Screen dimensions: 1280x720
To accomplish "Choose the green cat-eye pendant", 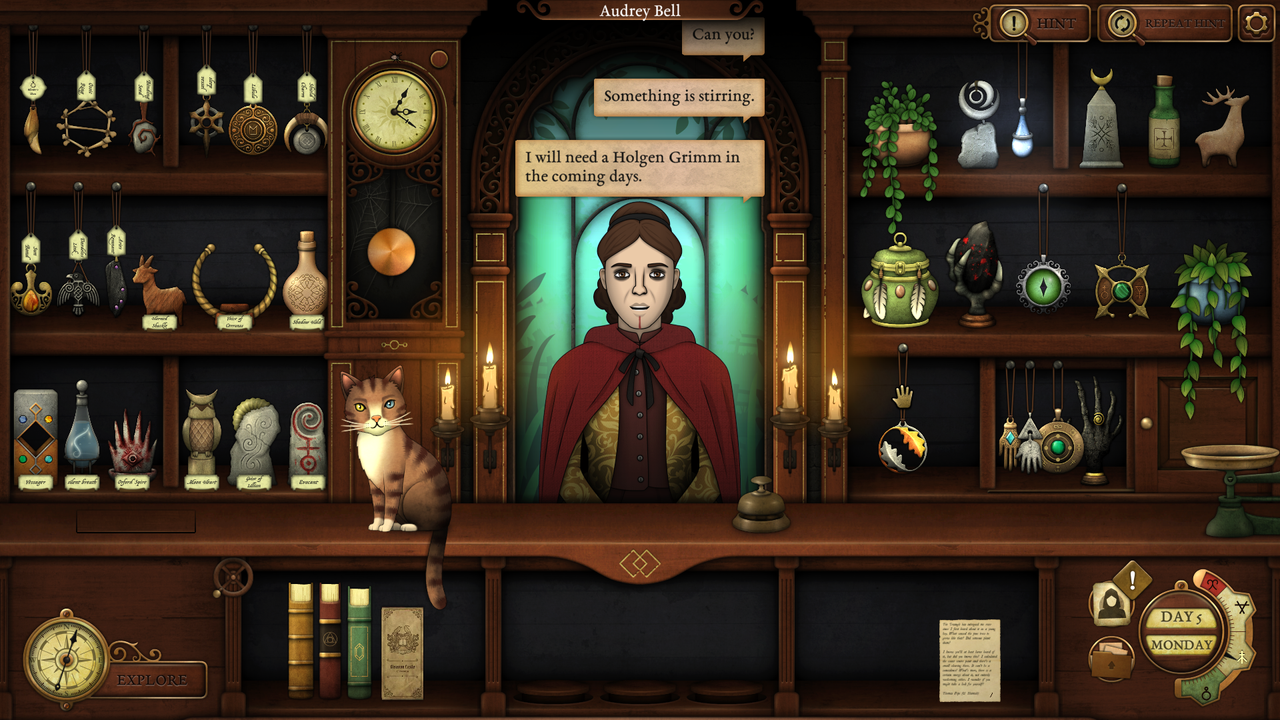I will (x=1043, y=284).
